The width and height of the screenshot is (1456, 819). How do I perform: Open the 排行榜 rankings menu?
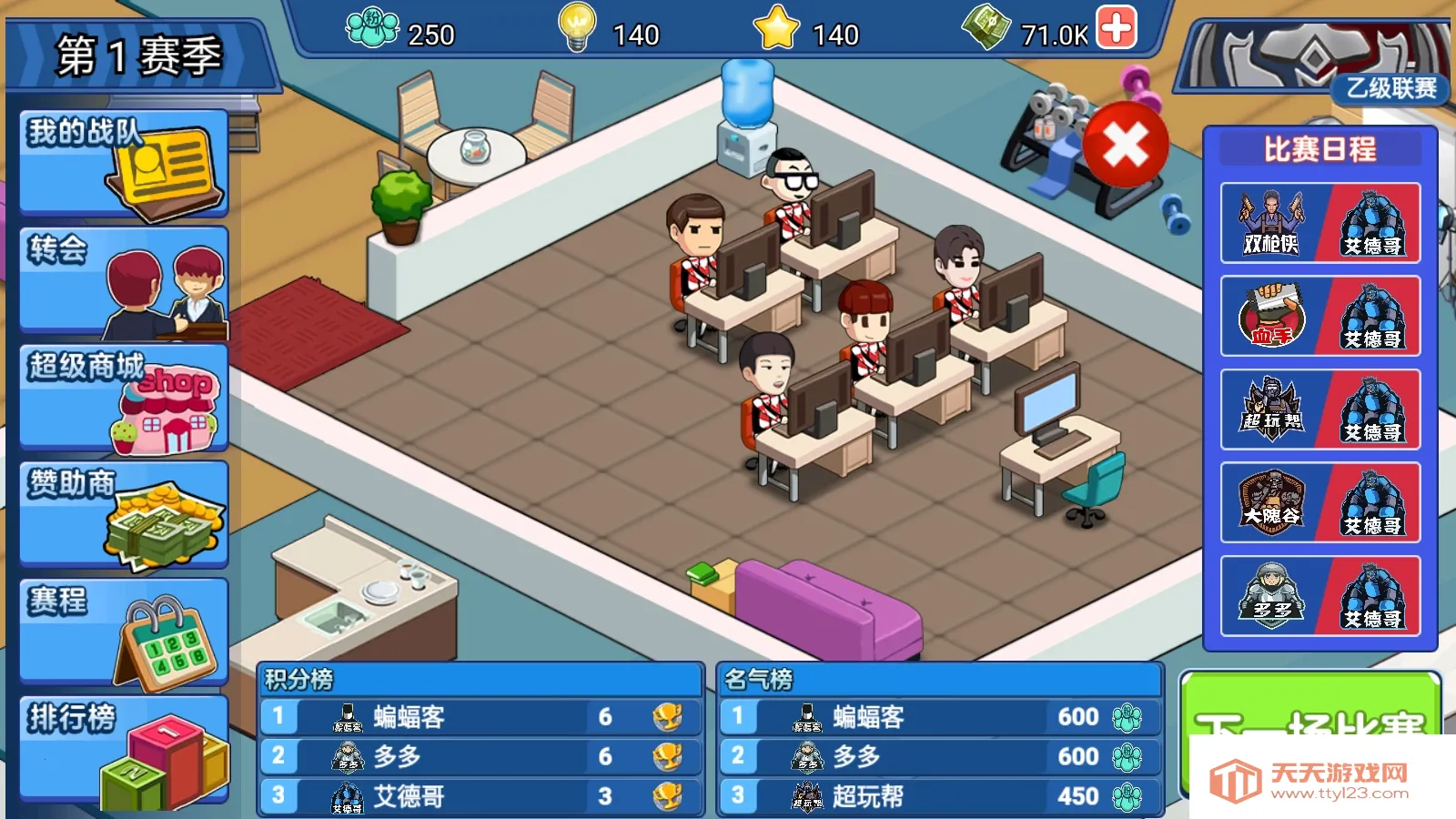(x=124, y=748)
